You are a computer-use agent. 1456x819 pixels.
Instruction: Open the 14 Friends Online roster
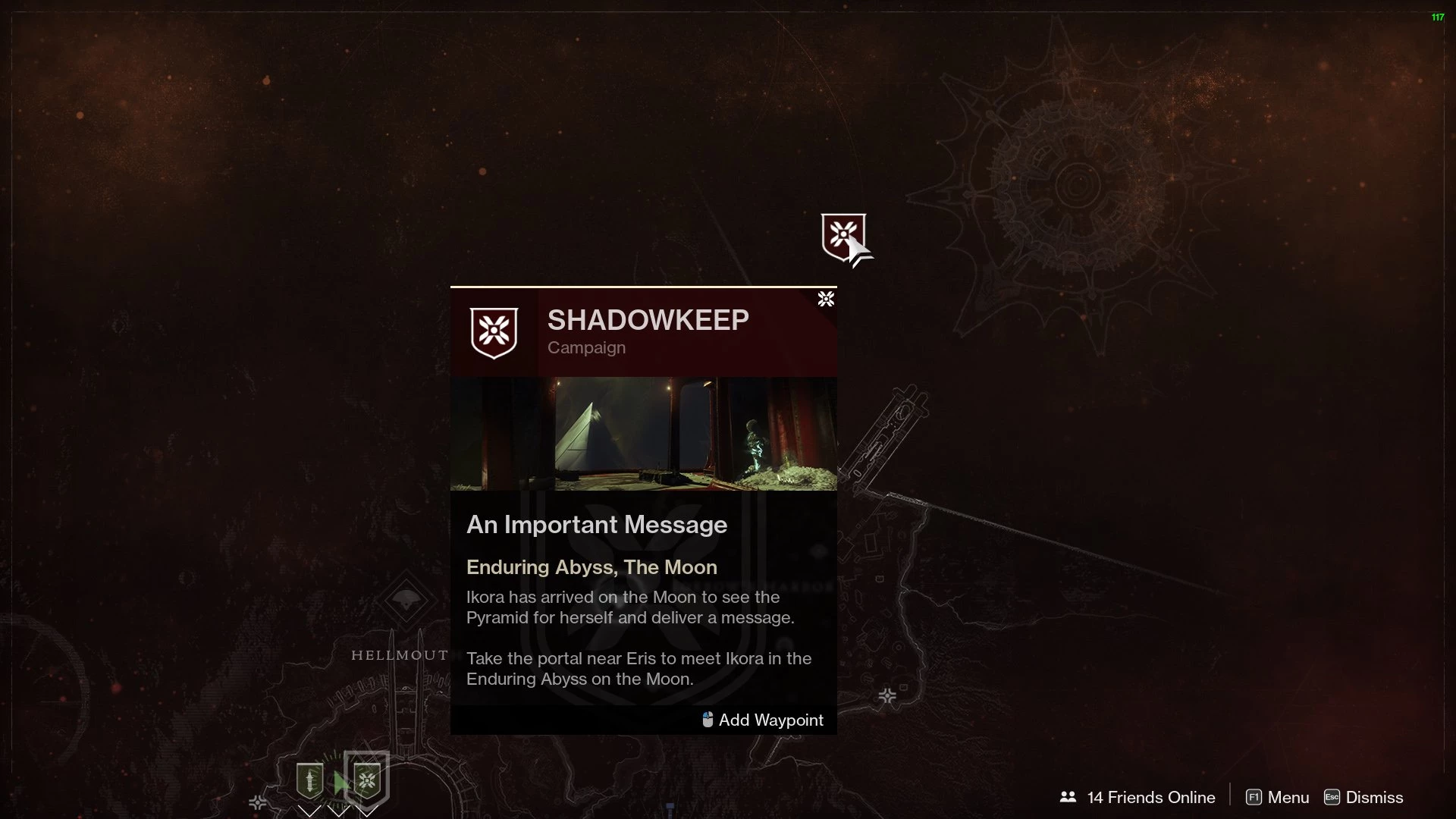pos(1138,797)
